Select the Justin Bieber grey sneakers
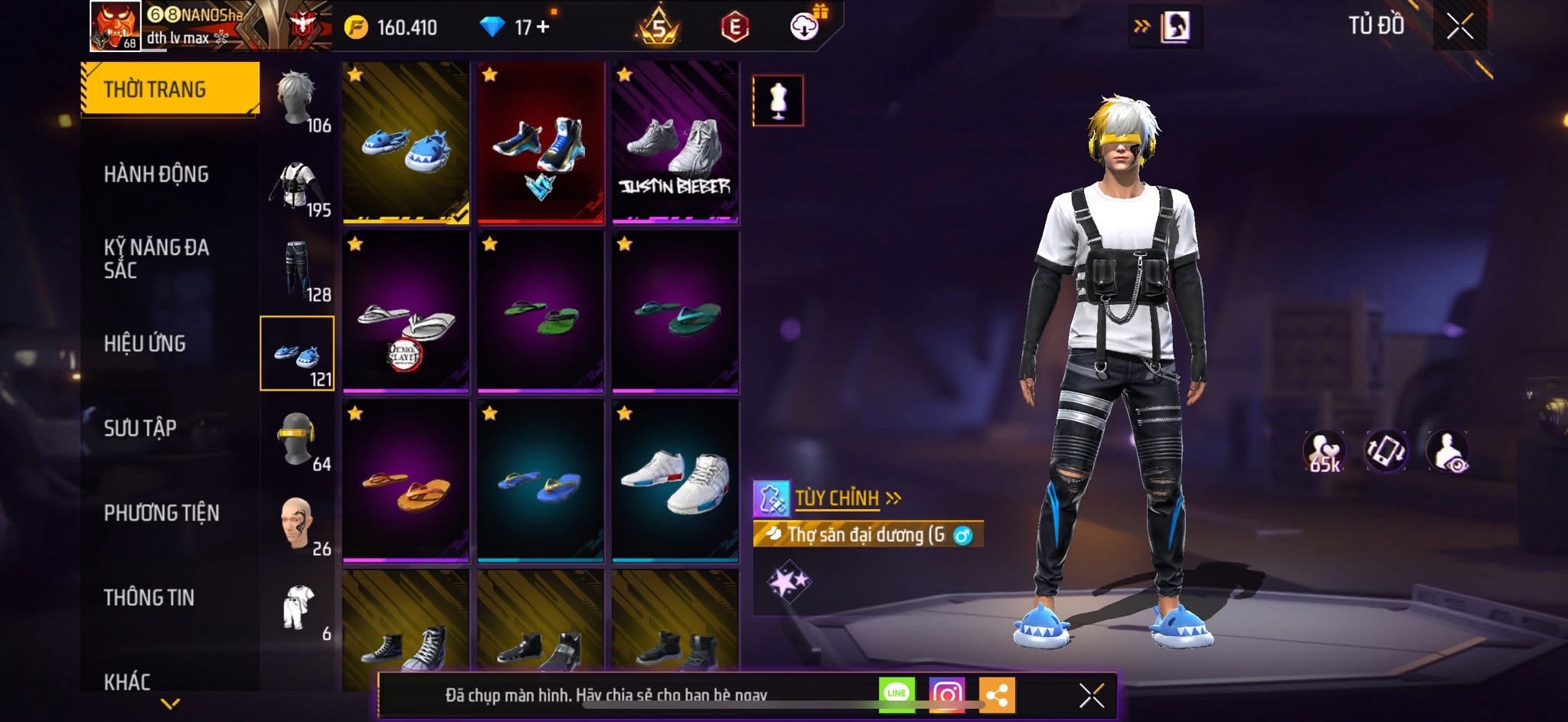The image size is (1568, 722). click(675, 143)
